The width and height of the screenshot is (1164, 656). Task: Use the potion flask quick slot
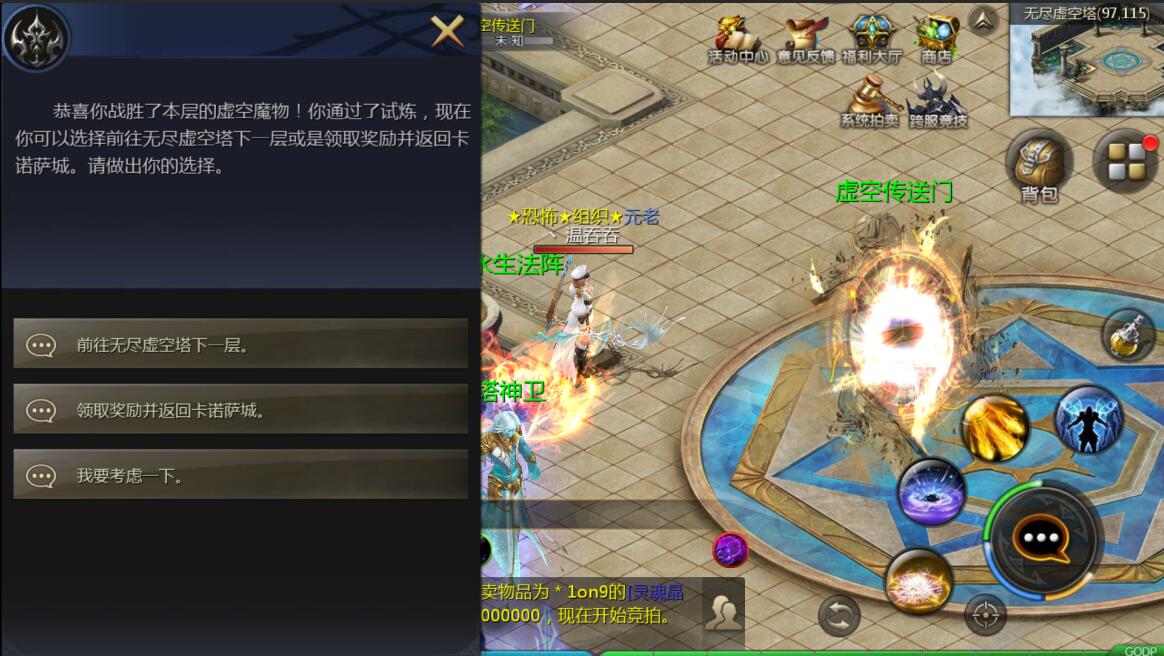click(1128, 335)
